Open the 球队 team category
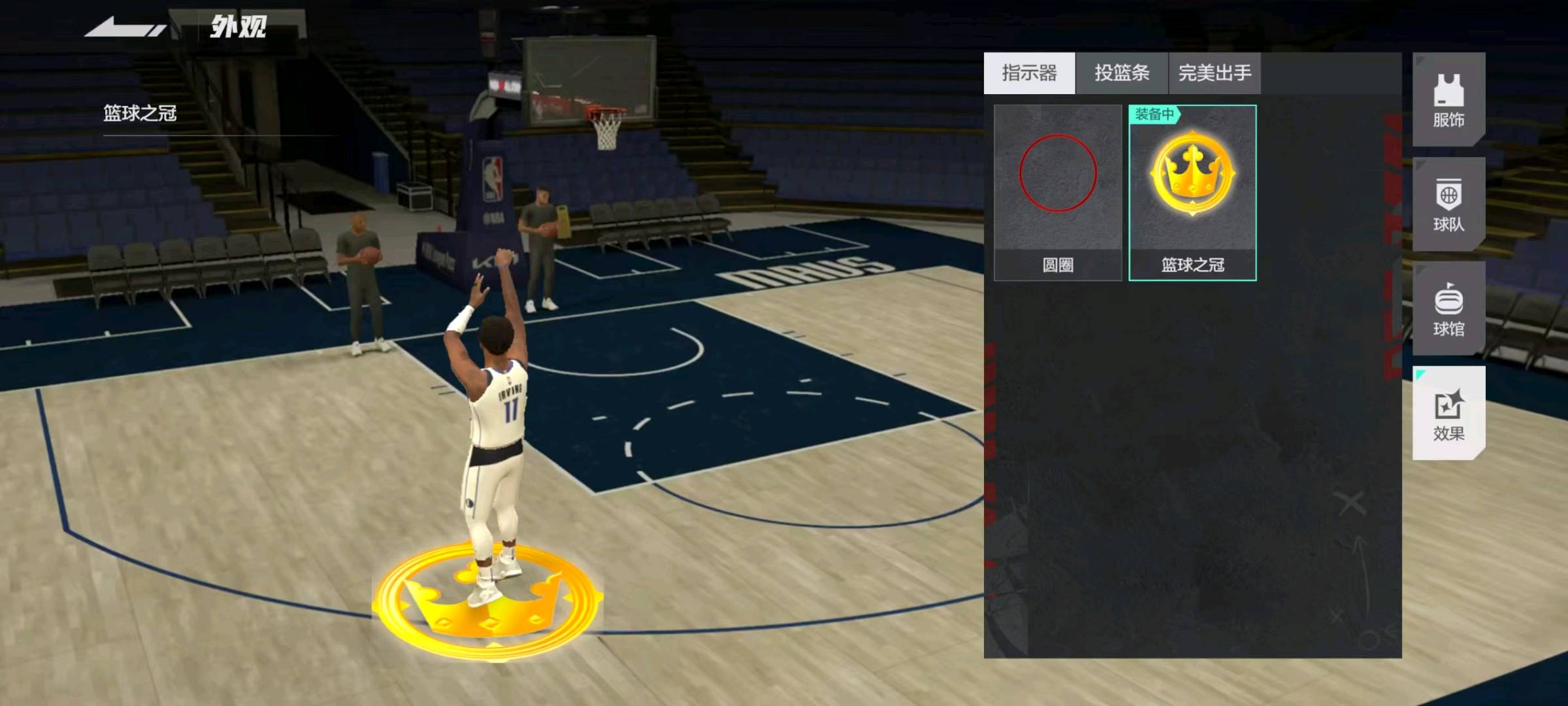The height and width of the screenshot is (706, 1568). tap(1448, 204)
